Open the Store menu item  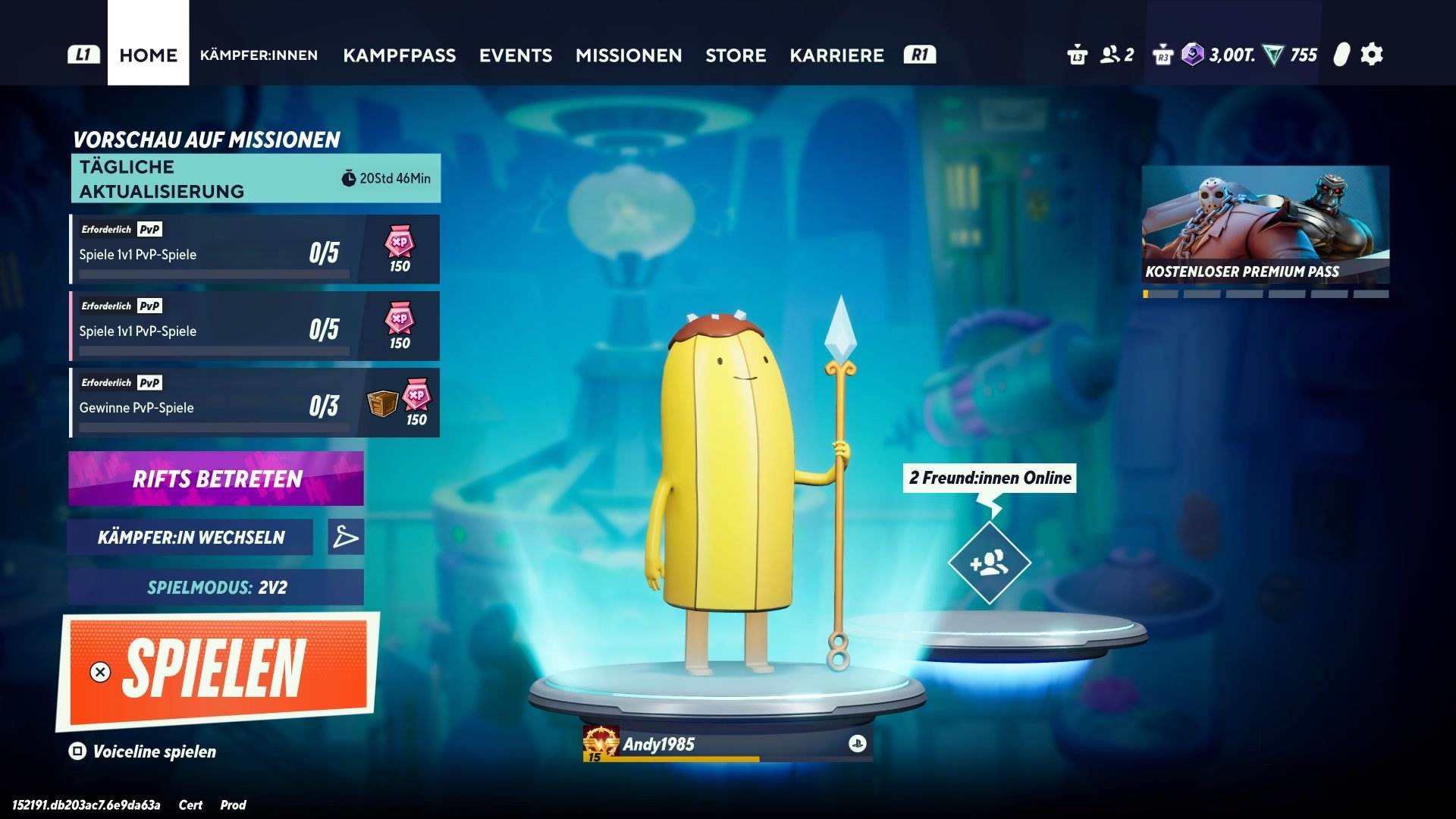point(736,55)
